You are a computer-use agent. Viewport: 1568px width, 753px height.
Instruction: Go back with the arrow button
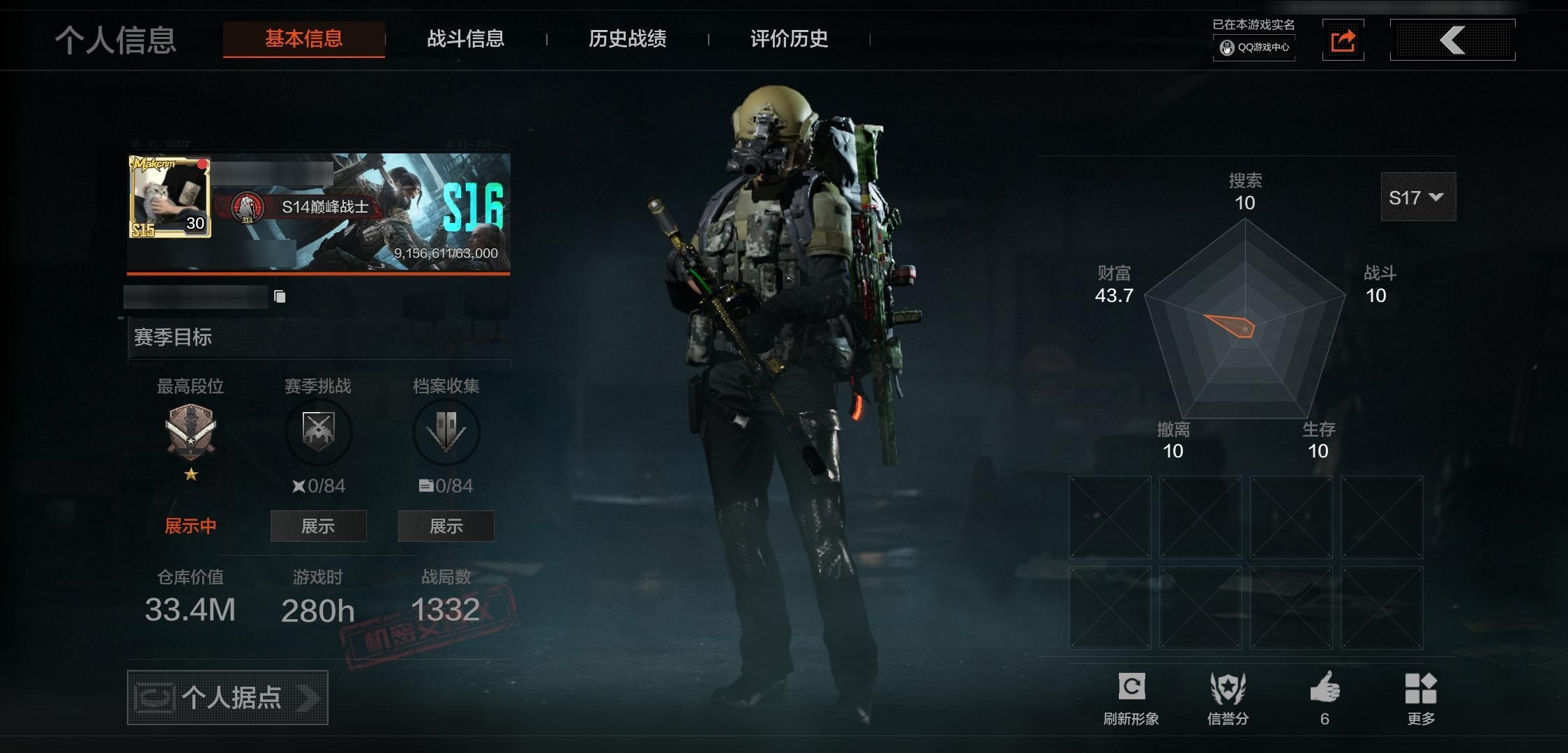coord(1452,40)
